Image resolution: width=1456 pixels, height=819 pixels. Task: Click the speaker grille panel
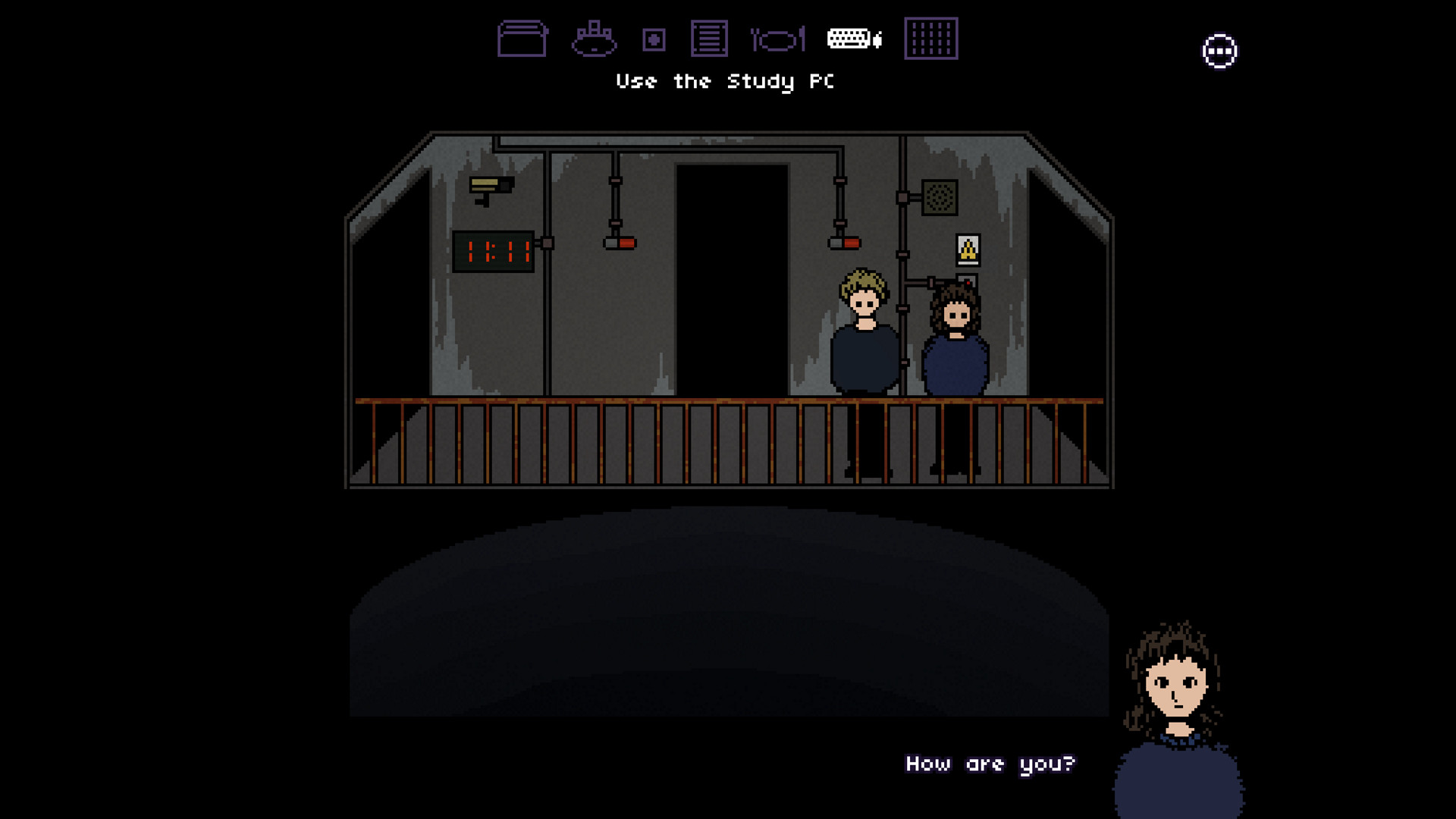[940, 199]
